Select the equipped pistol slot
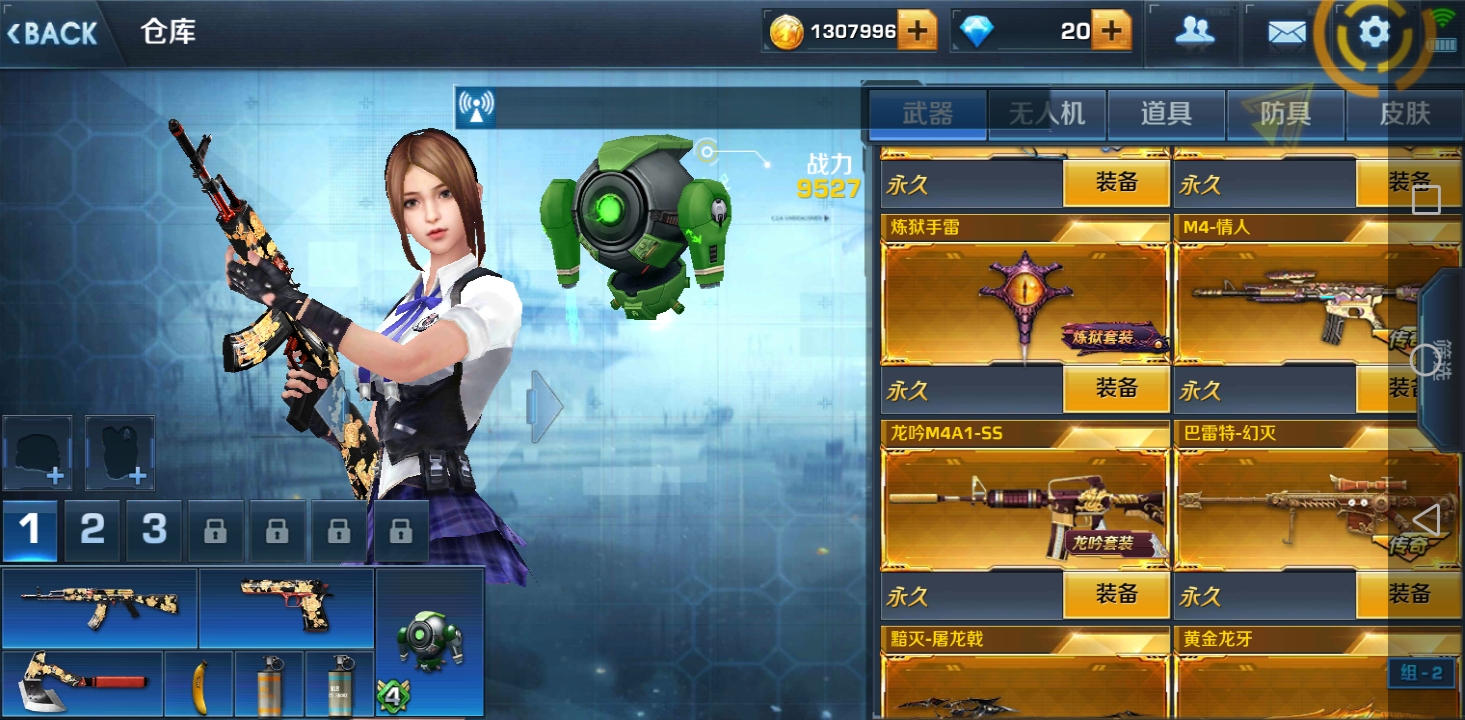 (286, 606)
